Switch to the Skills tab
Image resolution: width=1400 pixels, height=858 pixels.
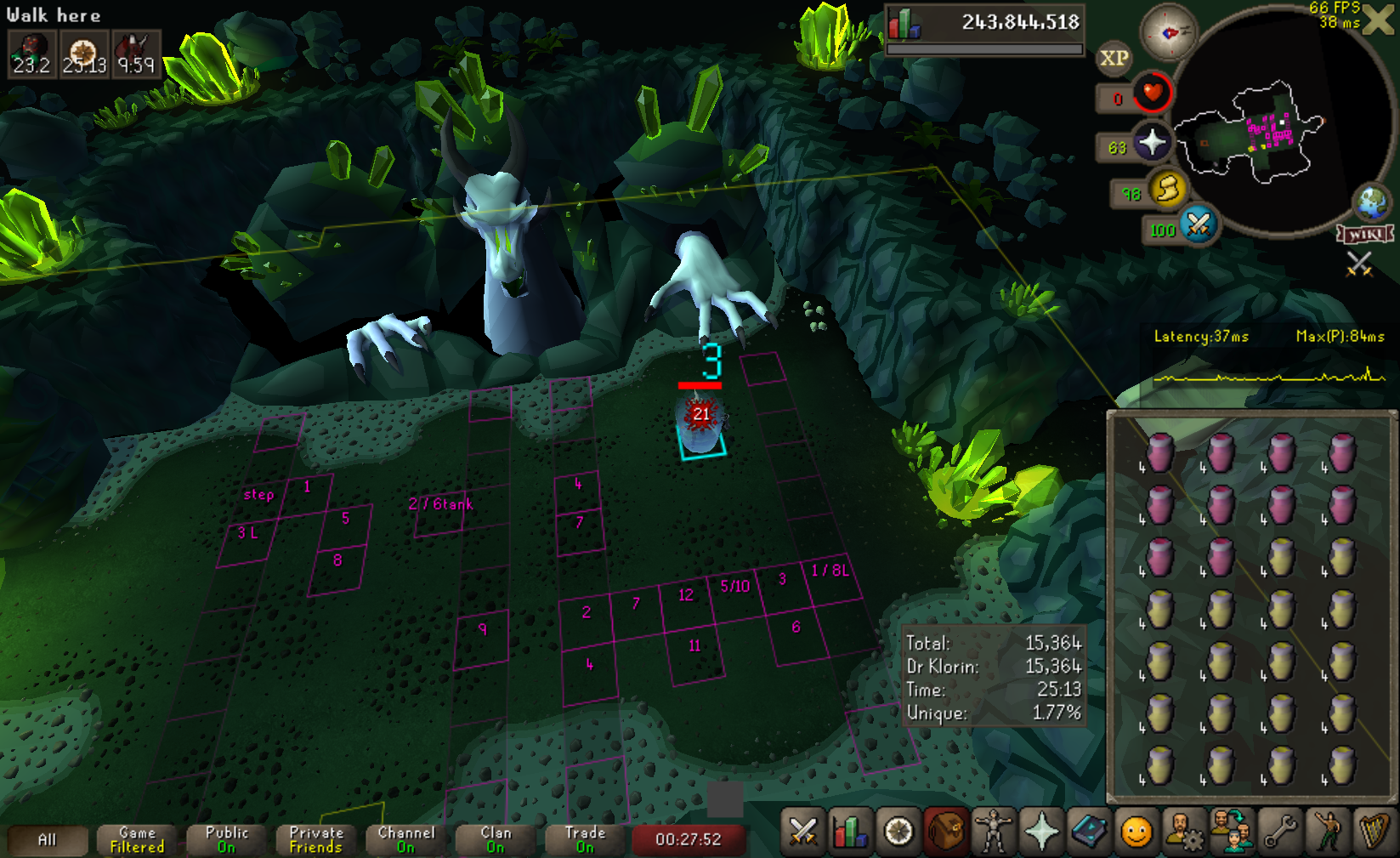click(849, 832)
